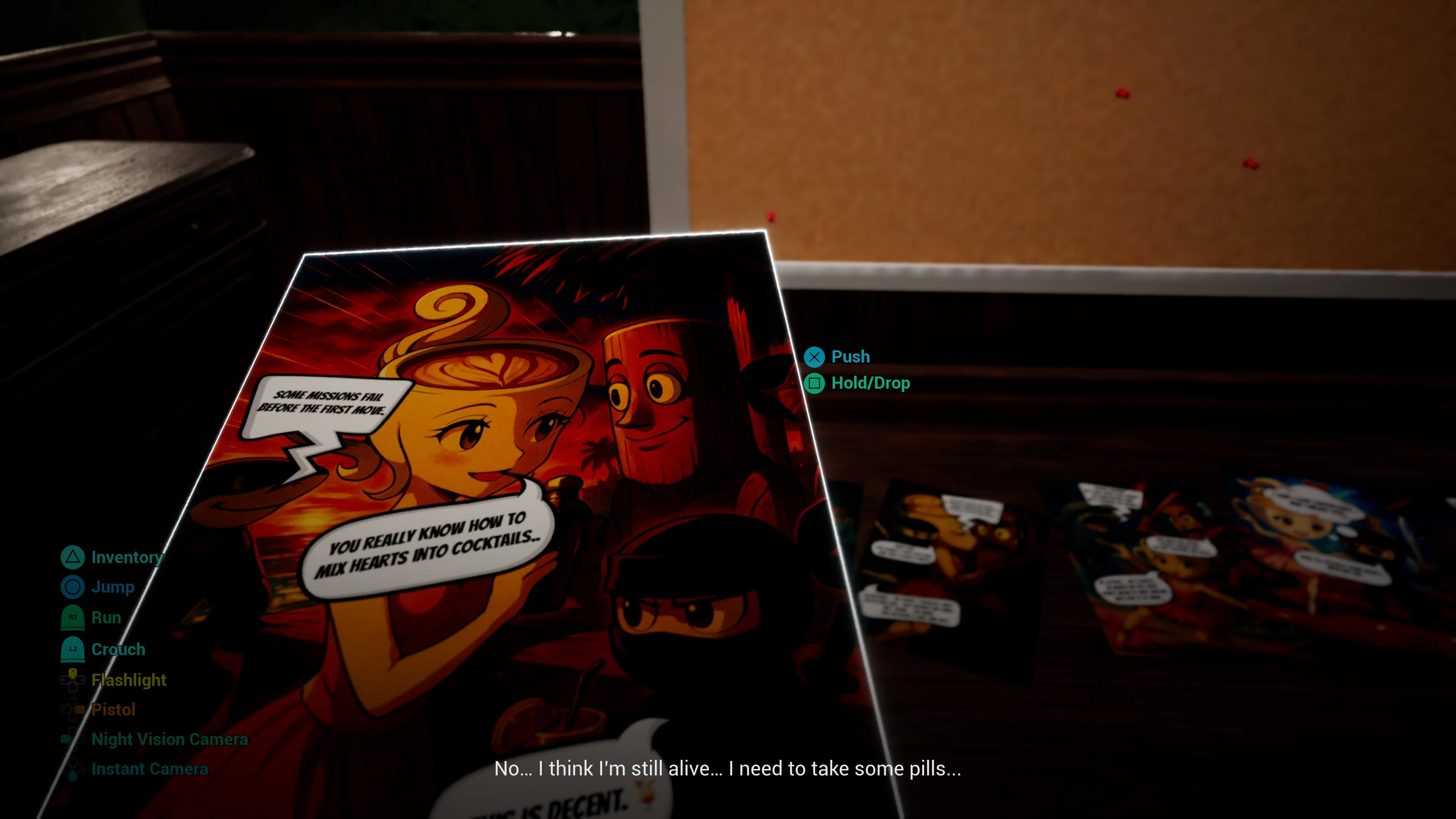Image resolution: width=1456 pixels, height=819 pixels.
Task: Select the Jump circle button icon
Action: pos(72,587)
